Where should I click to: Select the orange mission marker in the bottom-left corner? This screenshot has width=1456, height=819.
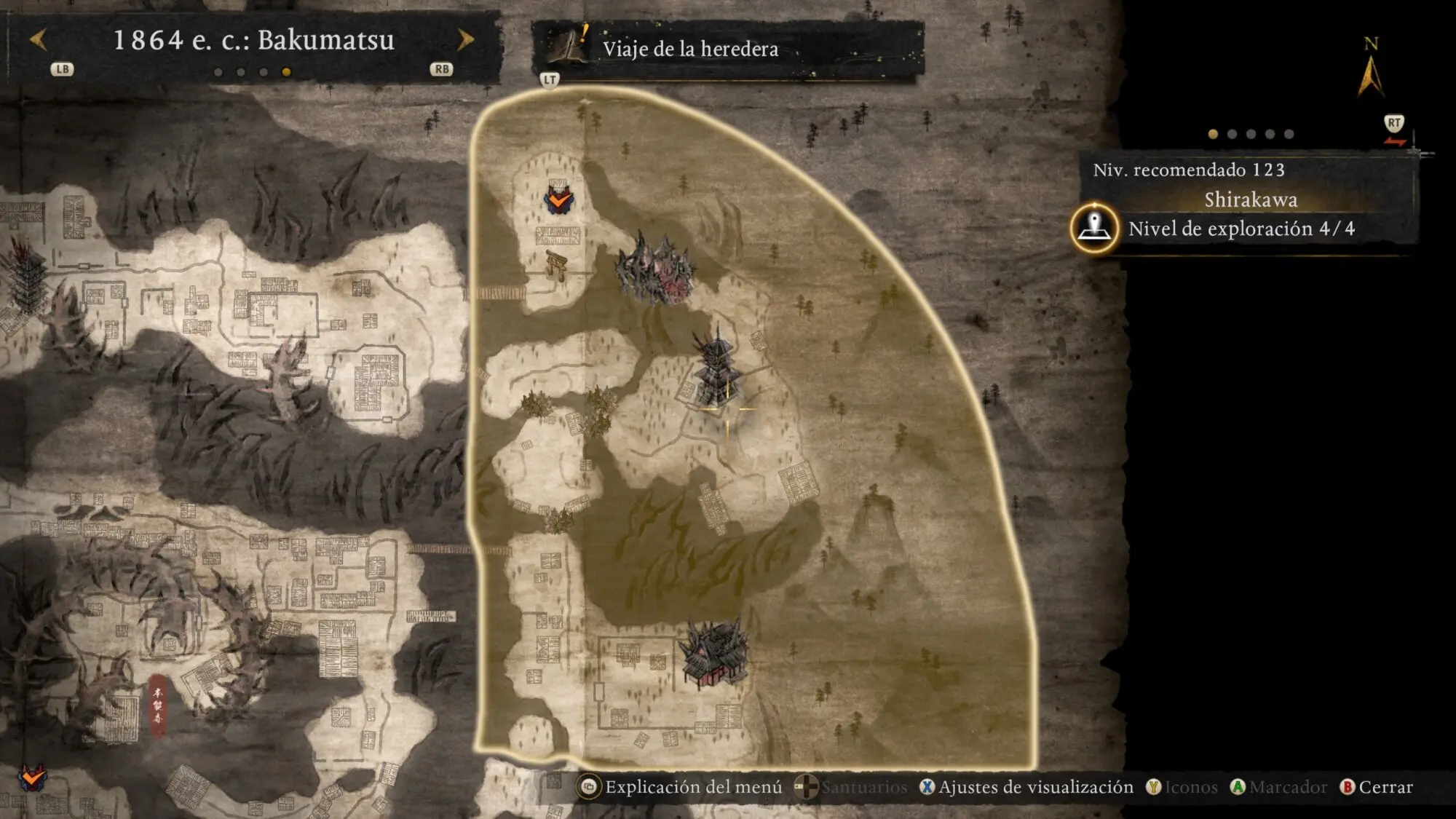(x=31, y=778)
